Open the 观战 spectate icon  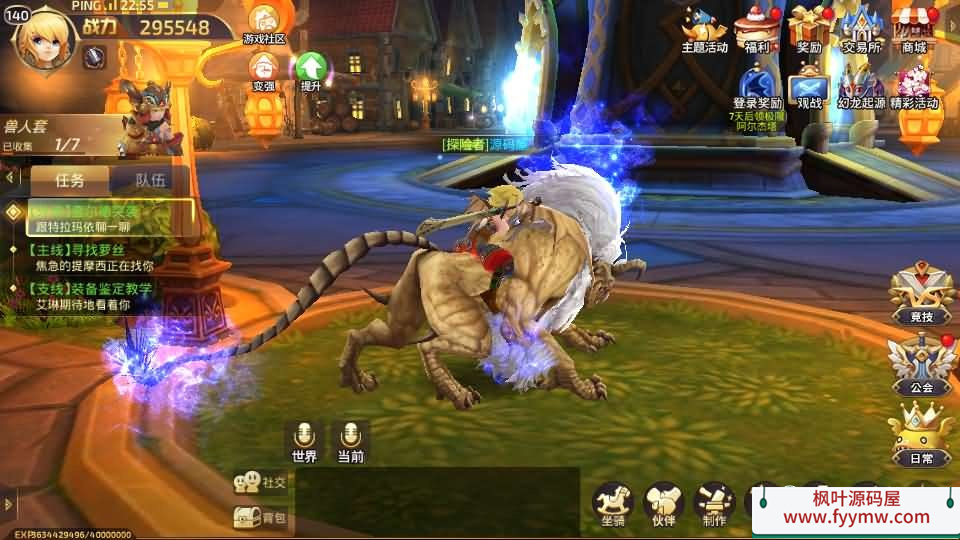[x=809, y=88]
